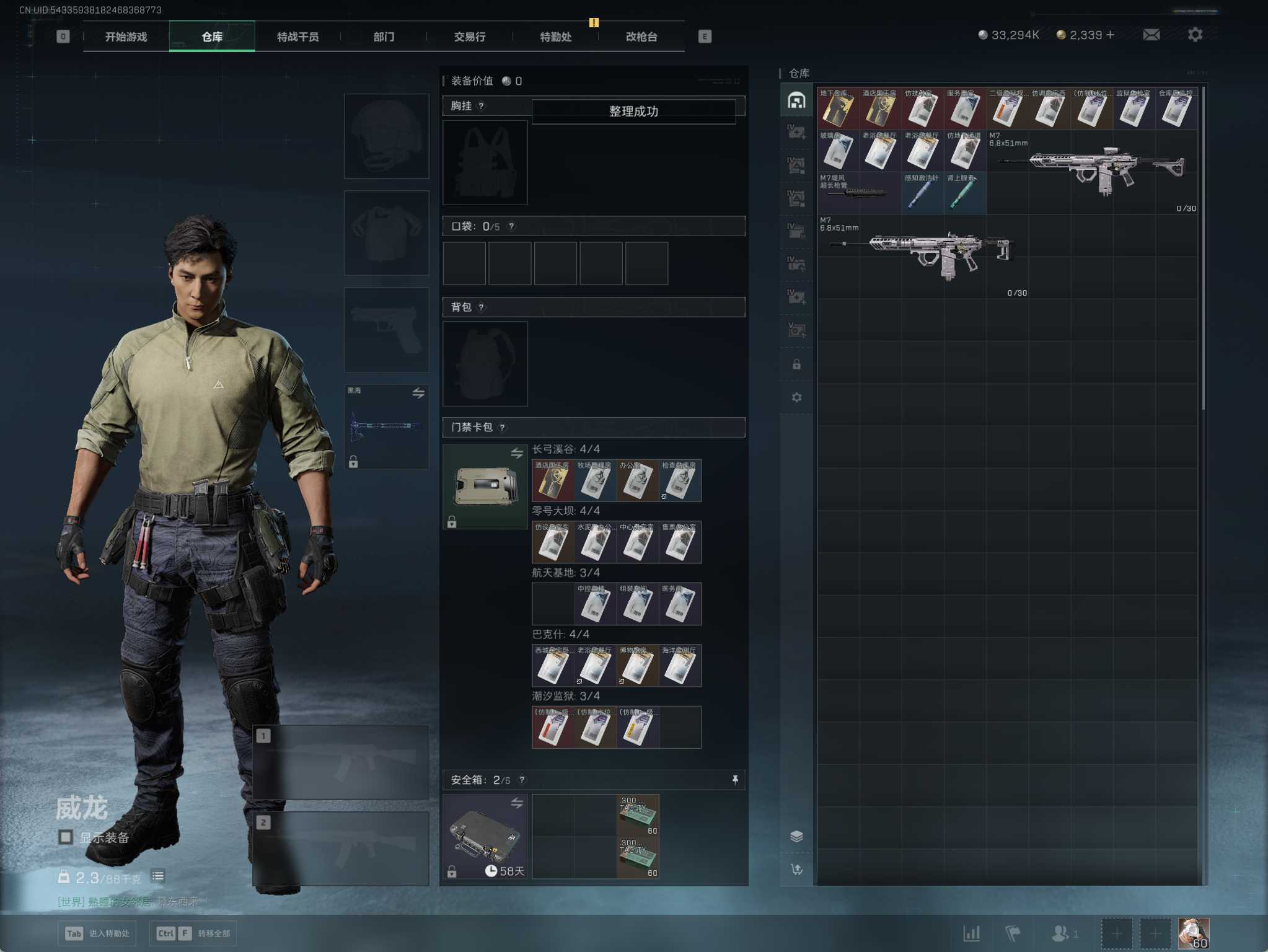Click the player avatar showing level 60
Screen dimensions: 1268x952
(1193, 933)
